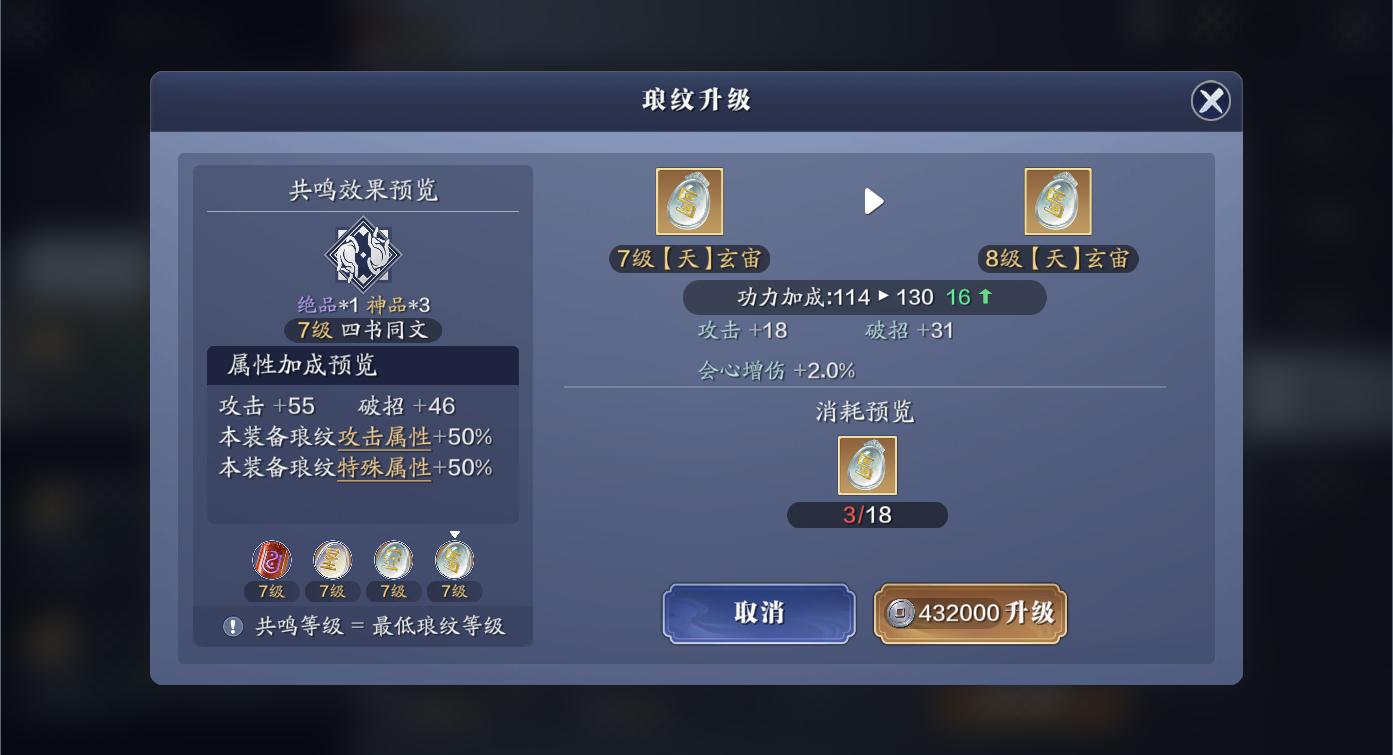
Task: Click the 7级 tag under the red medal
Action: point(270,591)
